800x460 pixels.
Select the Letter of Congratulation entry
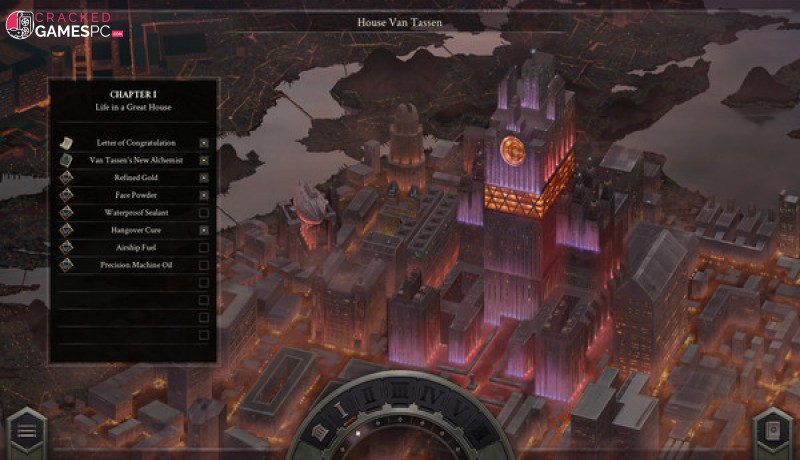tap(135, 143)
